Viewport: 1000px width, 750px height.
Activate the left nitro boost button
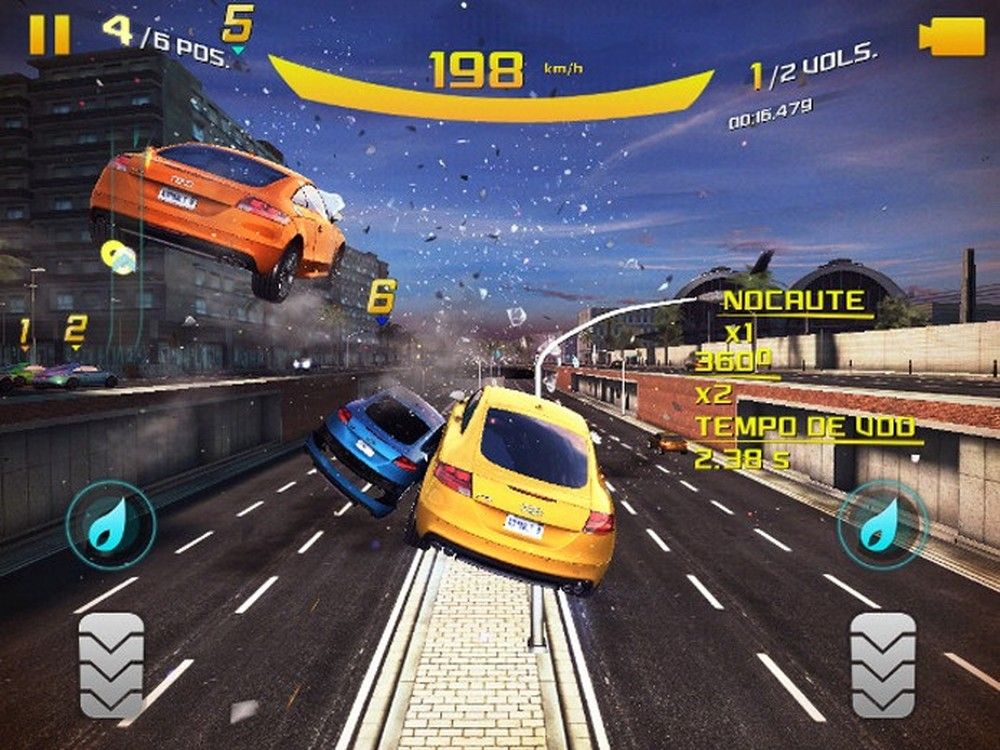pyautogui.click(x=110, y=525)
